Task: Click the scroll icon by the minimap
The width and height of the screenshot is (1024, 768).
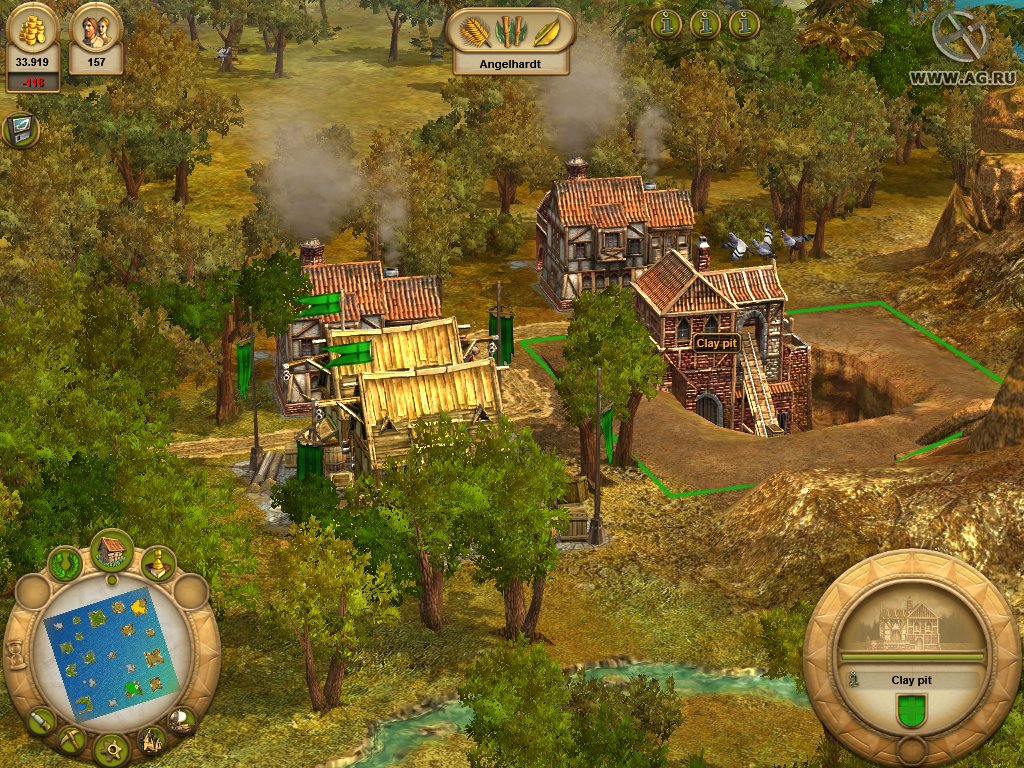Action: (41, 720)
